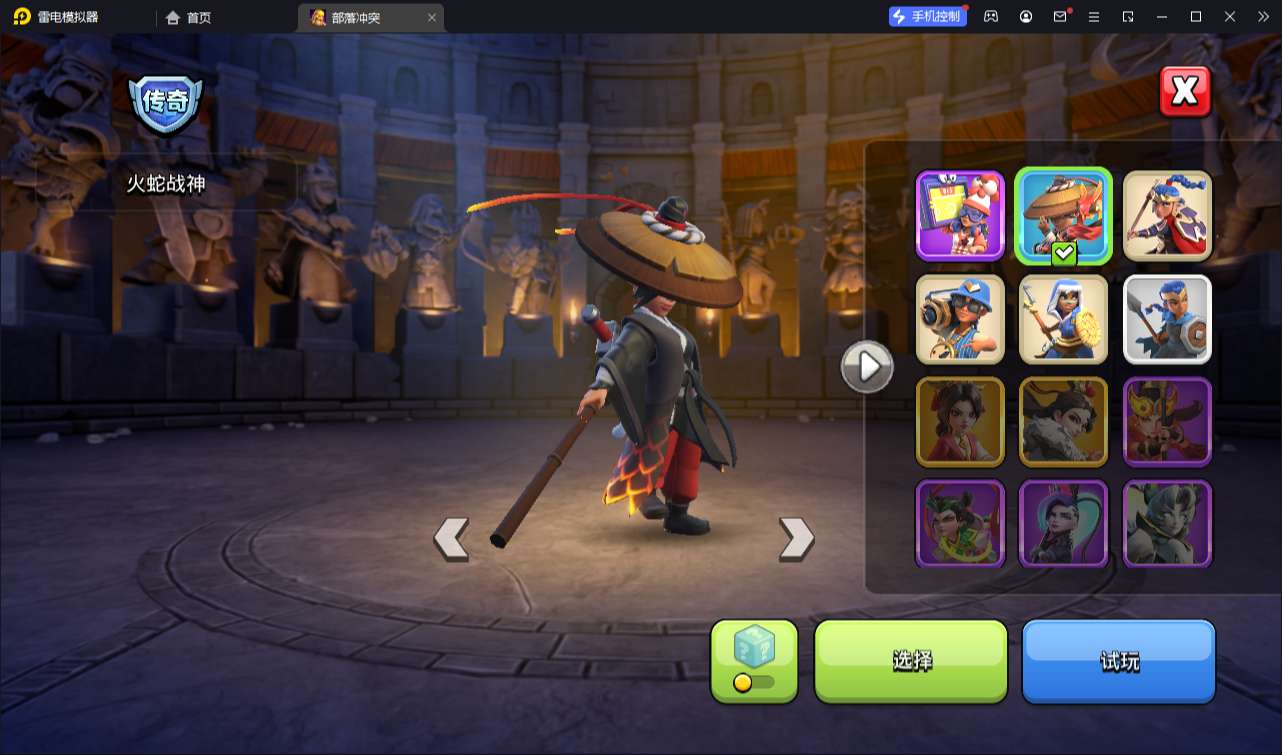Select the purple party-hat skin thumbnail
This screenshot has height=755, width=1282.
click(x=960, y=216)
